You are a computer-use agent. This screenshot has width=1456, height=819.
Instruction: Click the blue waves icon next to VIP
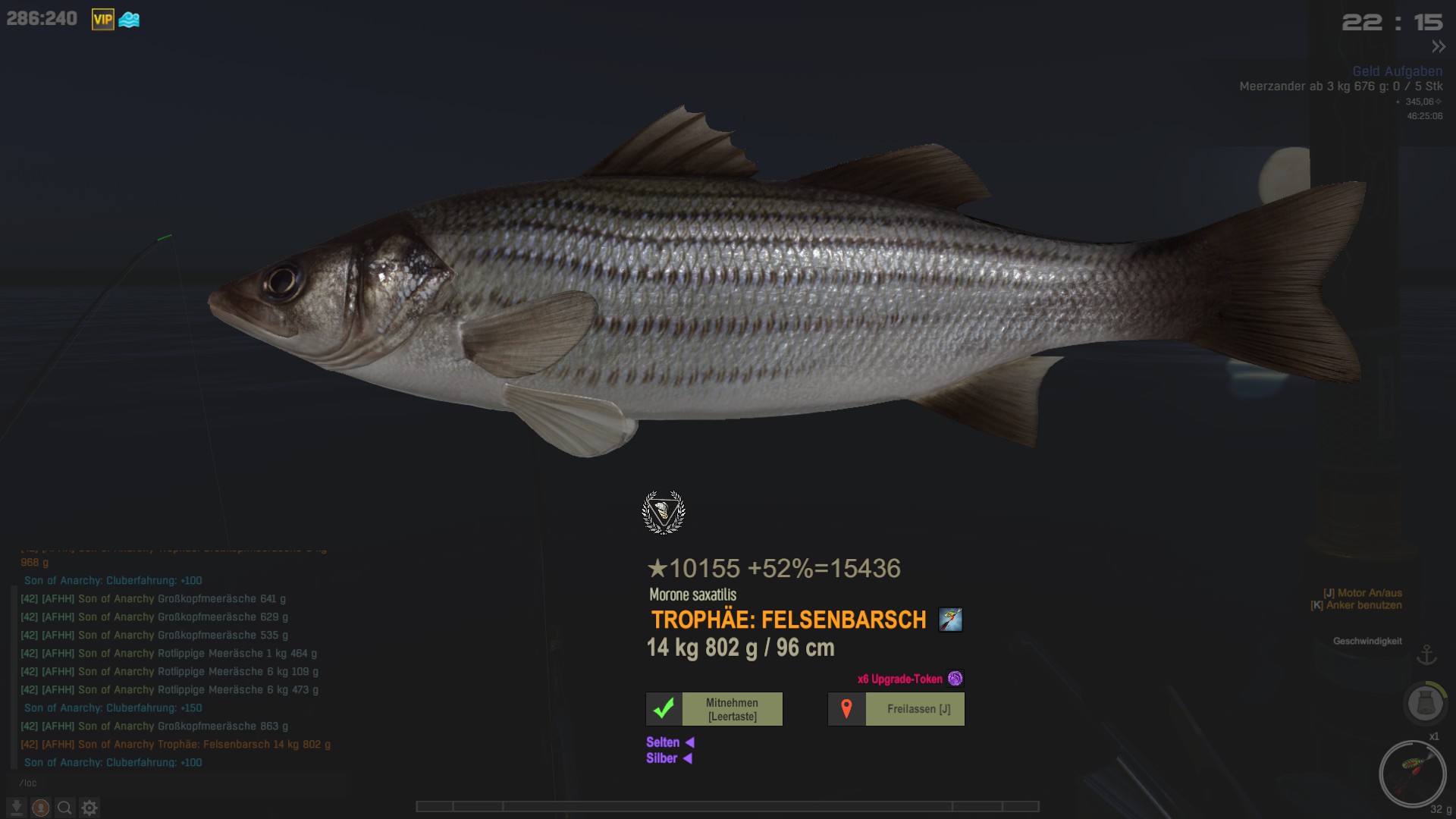pyautogui.click(x=129, y=20)
